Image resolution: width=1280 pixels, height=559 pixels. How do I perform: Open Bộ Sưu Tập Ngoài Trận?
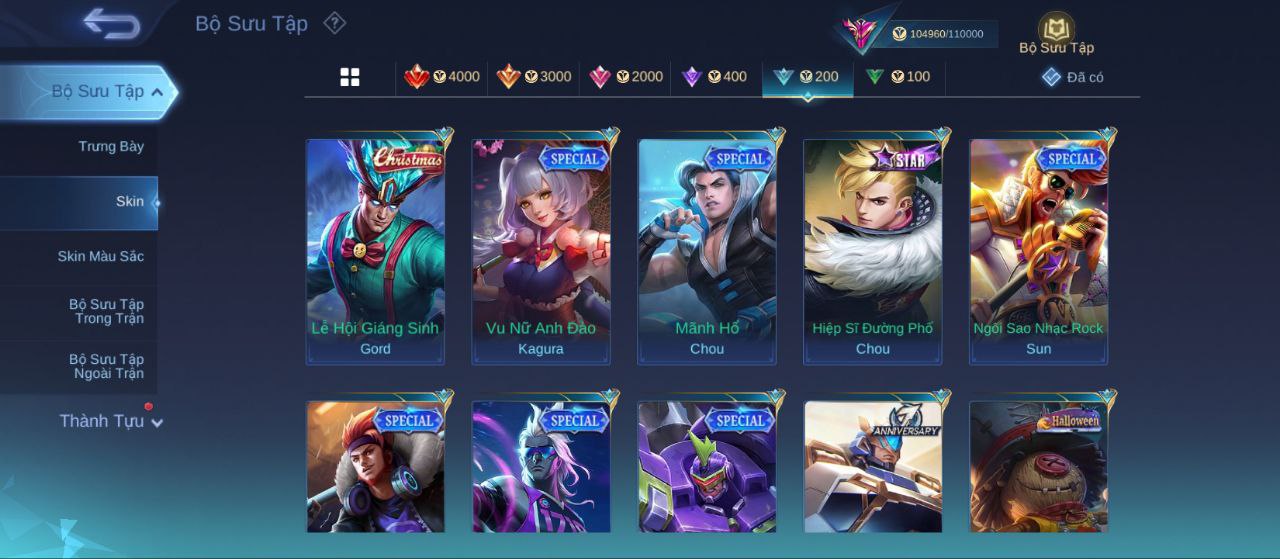106,367
